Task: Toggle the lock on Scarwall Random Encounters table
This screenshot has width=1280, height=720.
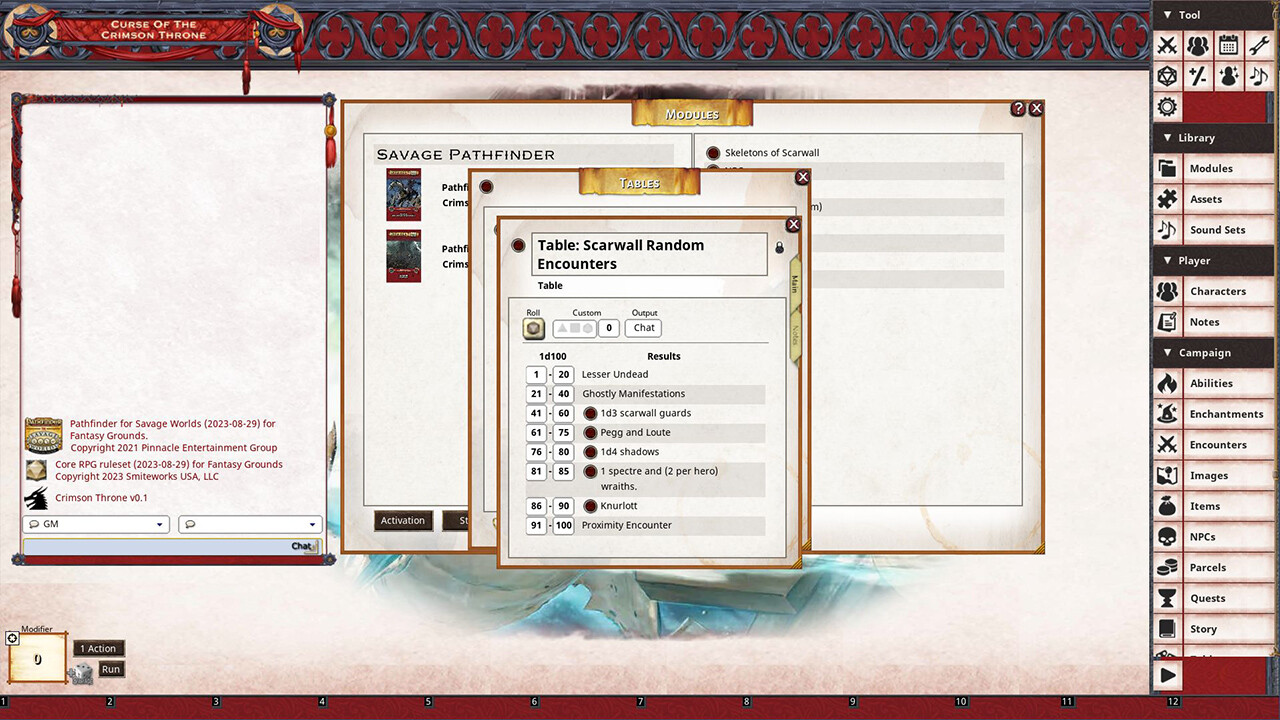Action: click(x=779, y=247)
